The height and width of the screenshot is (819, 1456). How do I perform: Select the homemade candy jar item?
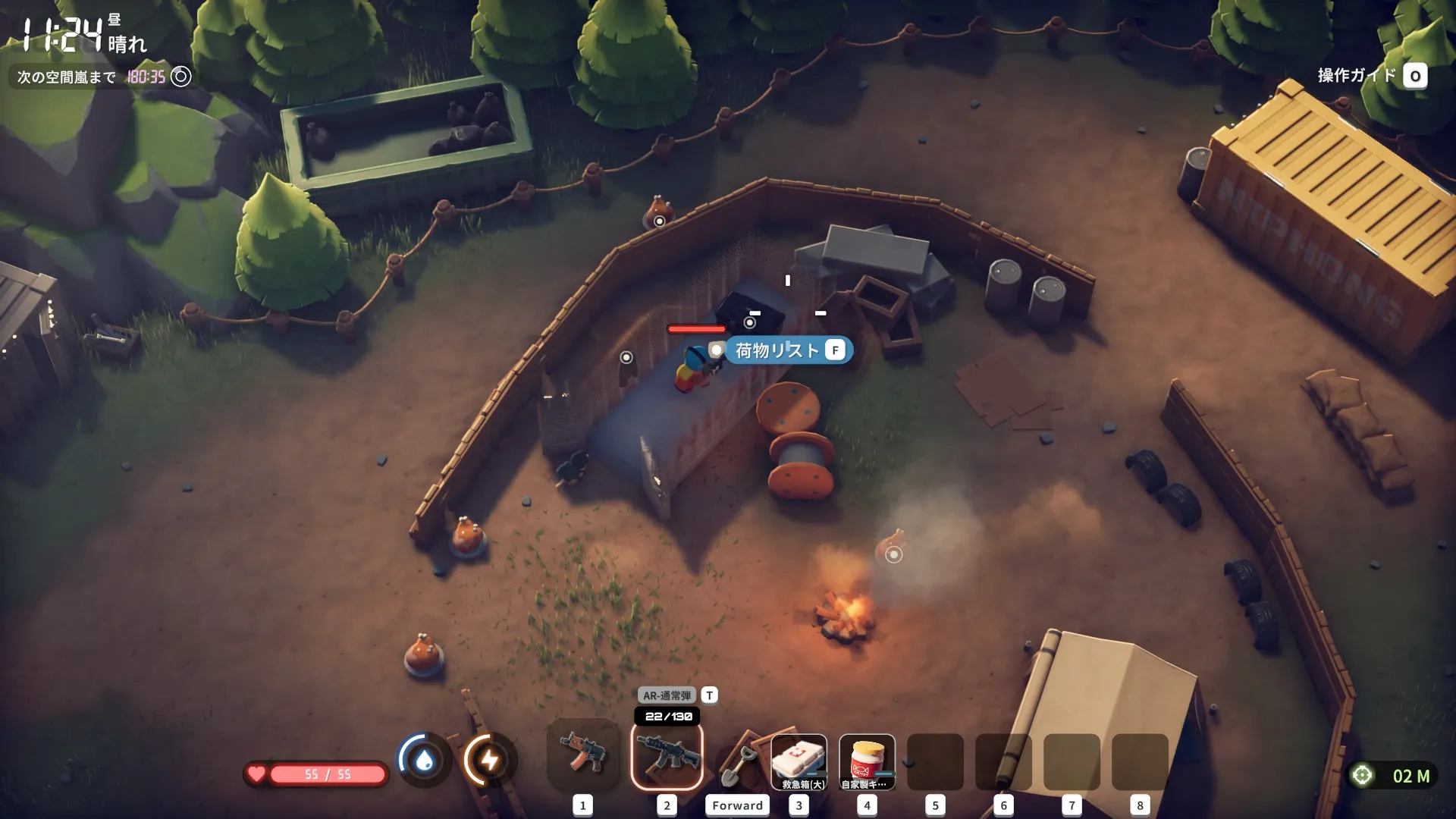pos(867,761)
